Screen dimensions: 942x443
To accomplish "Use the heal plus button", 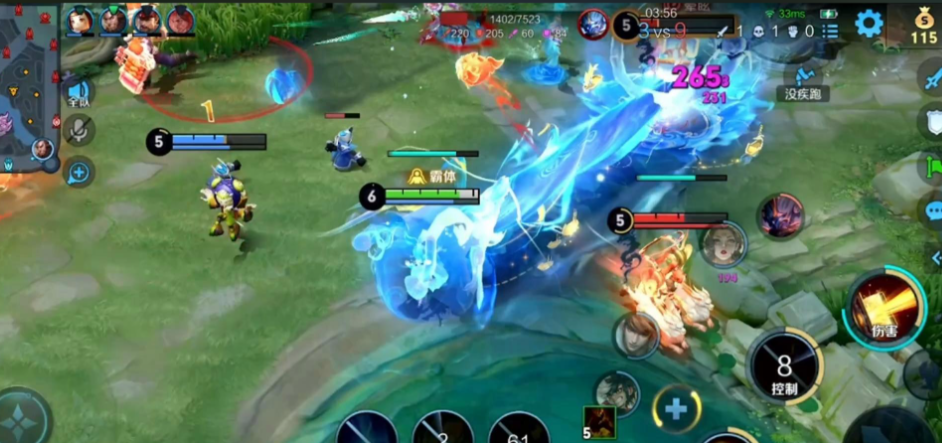I will pyautogui.click(x=676, y=408).
